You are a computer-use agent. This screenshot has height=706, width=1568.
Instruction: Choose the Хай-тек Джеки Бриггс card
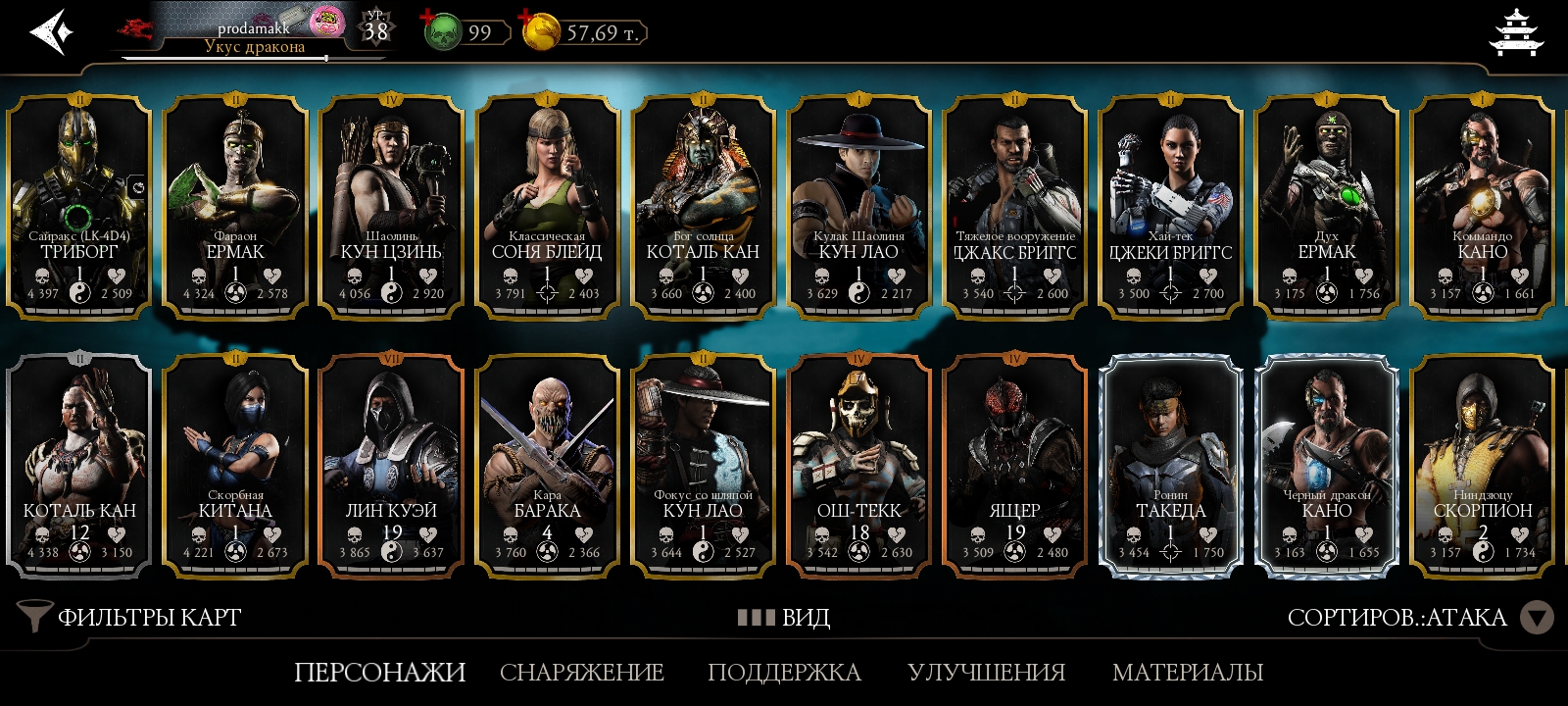[1171, 208]
